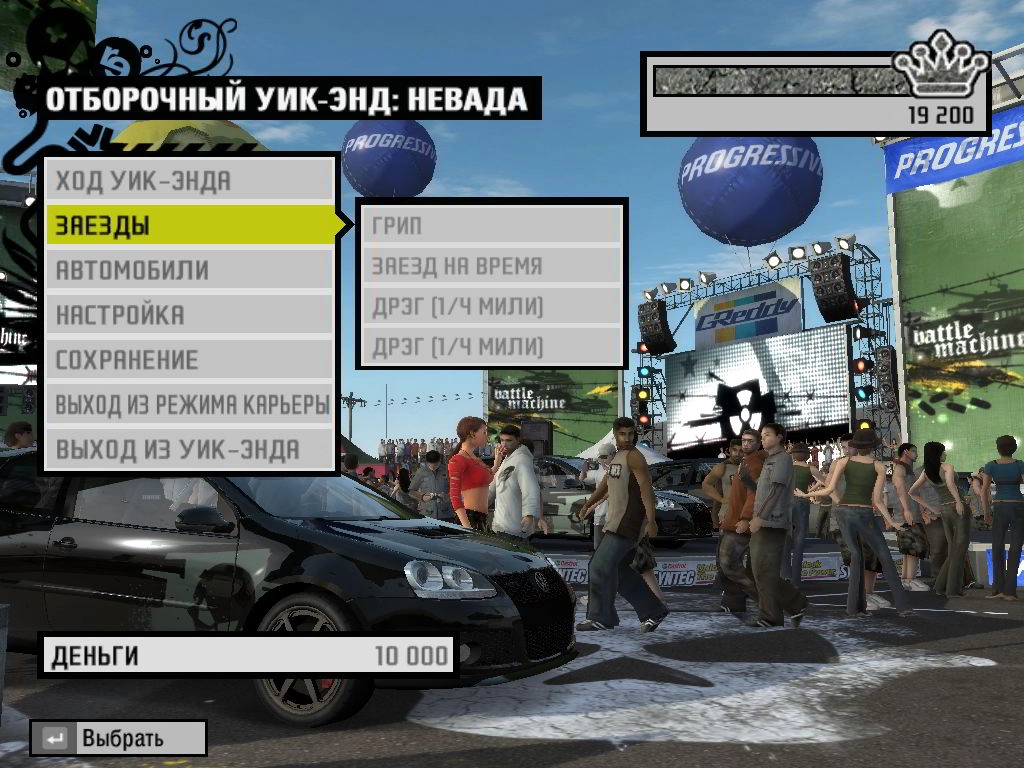1024x768 pixels.
Task: Confirm with the Выбрать button
Action: pyautogui.click(x=118, y=739)
